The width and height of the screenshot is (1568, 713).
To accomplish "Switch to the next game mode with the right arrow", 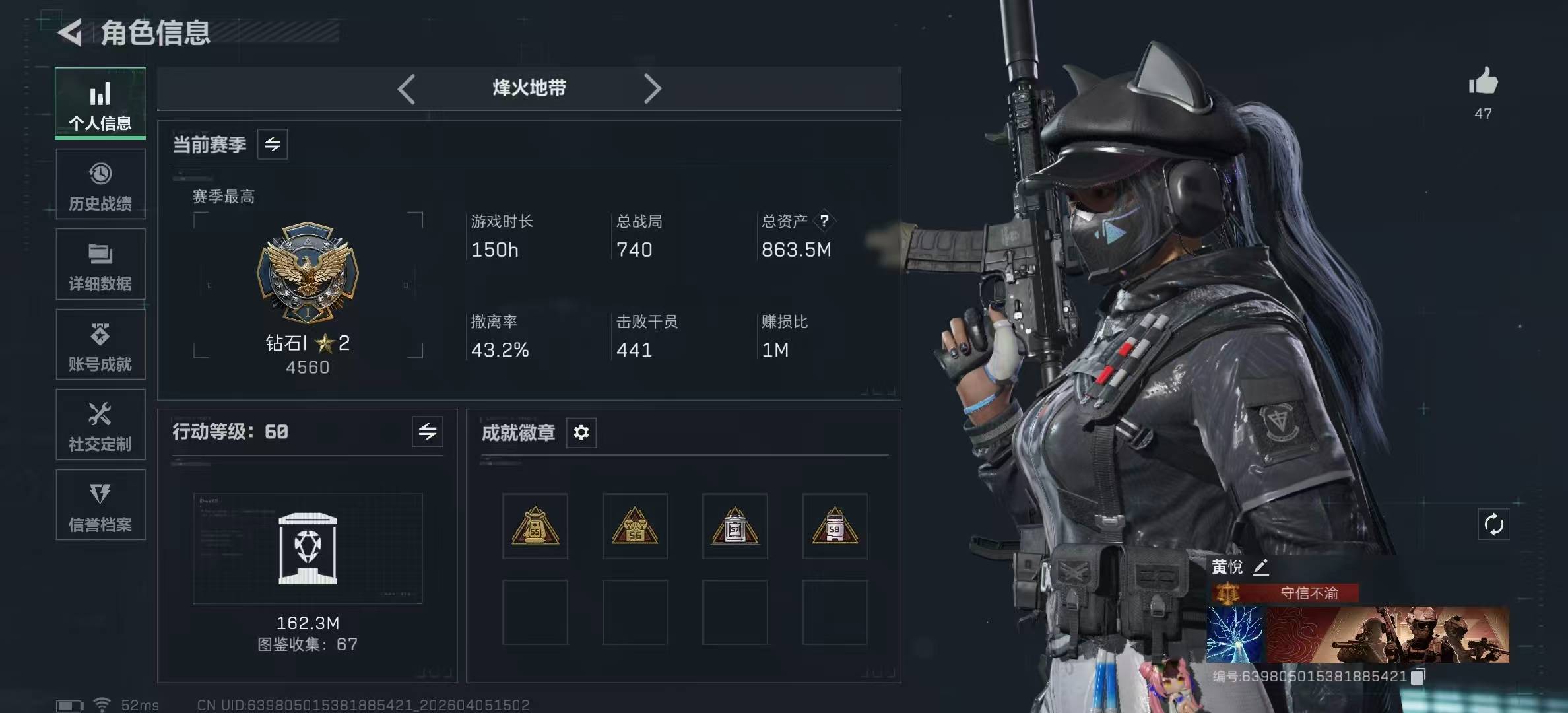I will [x=652, y=88].
